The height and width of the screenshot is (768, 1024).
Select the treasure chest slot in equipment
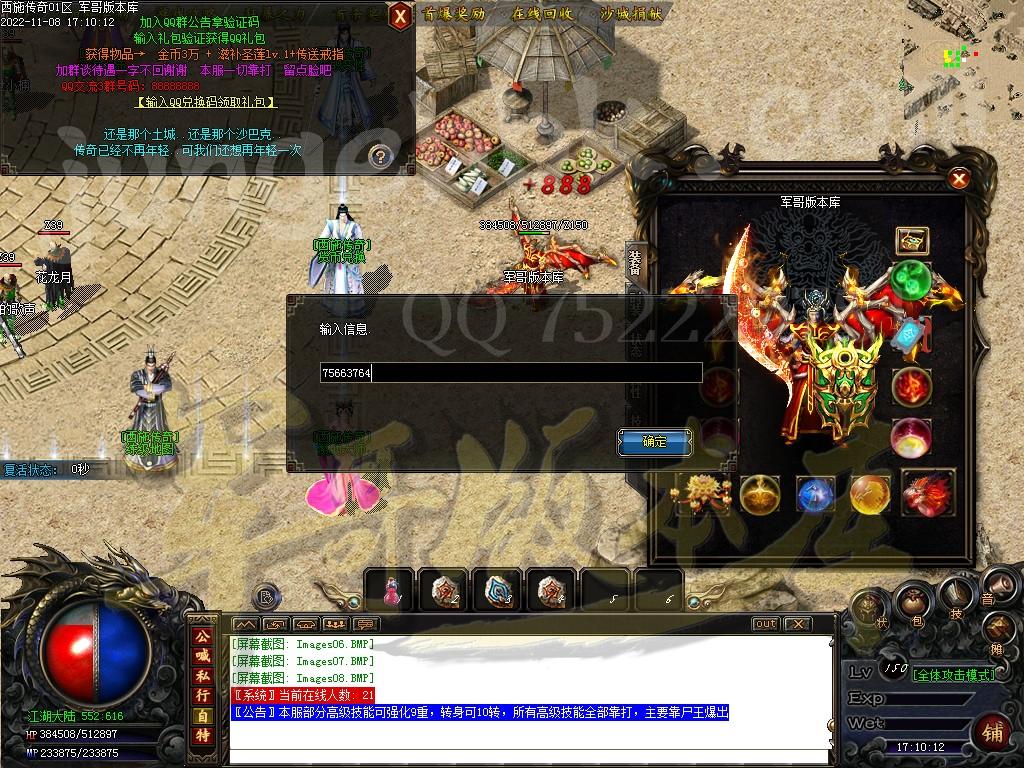click(911, 240)
